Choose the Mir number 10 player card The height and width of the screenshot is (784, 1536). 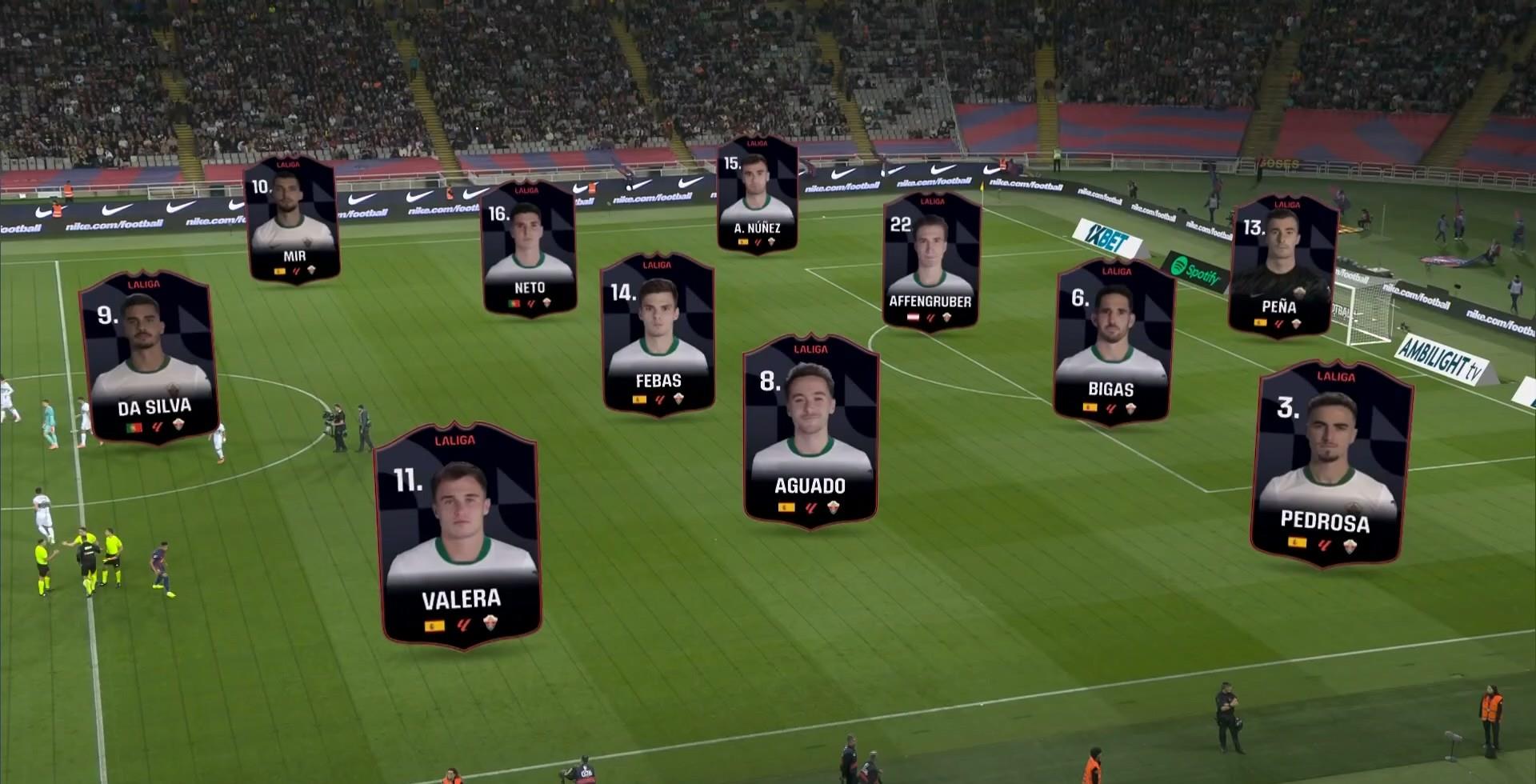coord(292,219)
